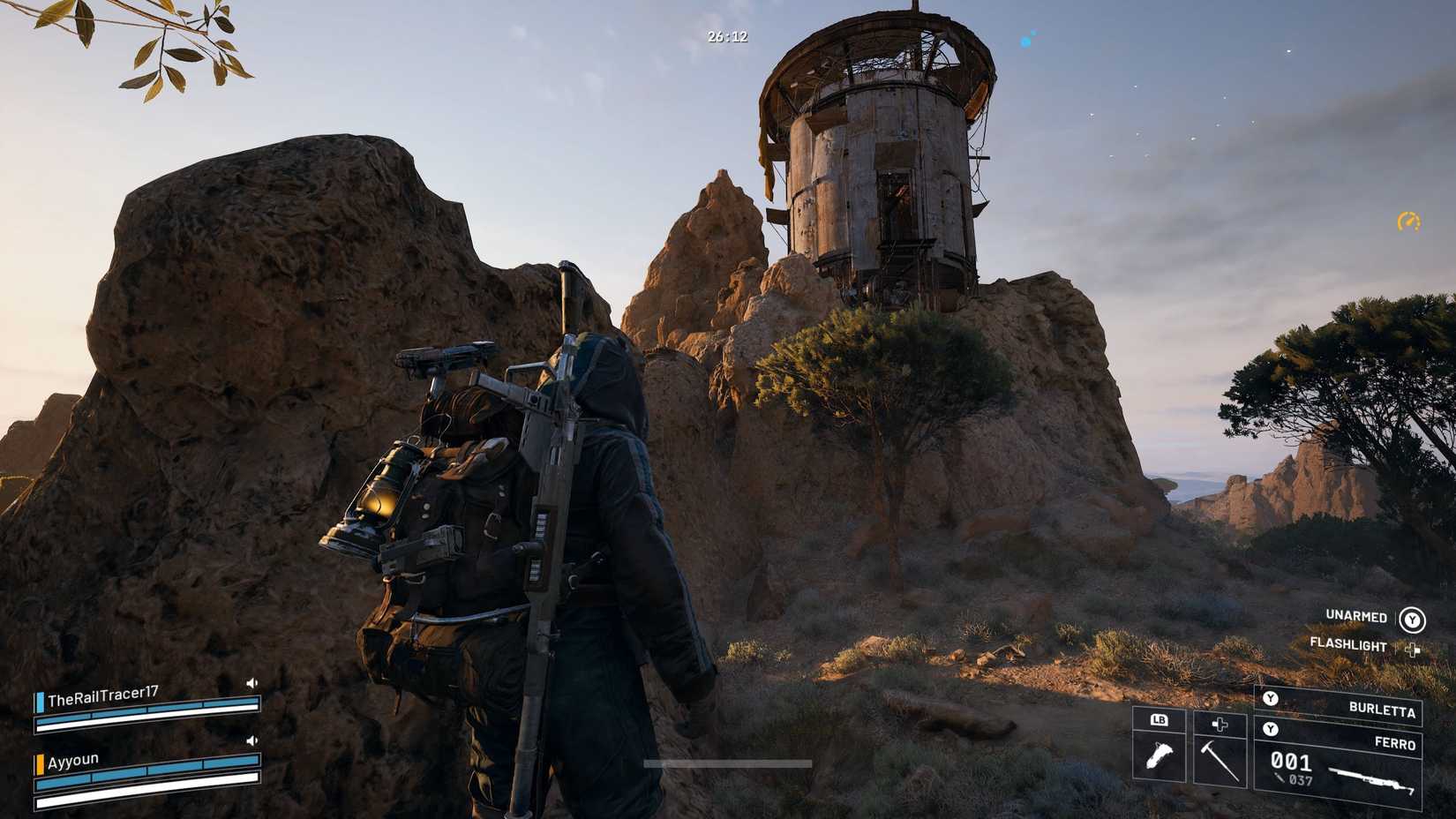Select the pickaxe icon in the hotbar

coord(1219,761)
